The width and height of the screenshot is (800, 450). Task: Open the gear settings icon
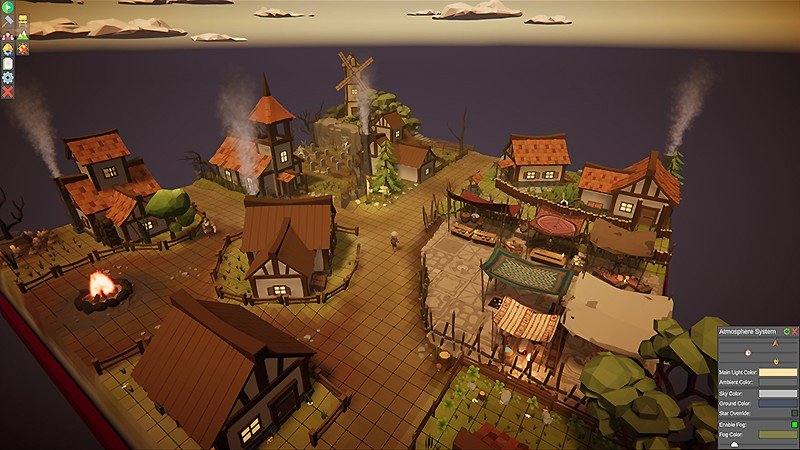tap(8, 77)
